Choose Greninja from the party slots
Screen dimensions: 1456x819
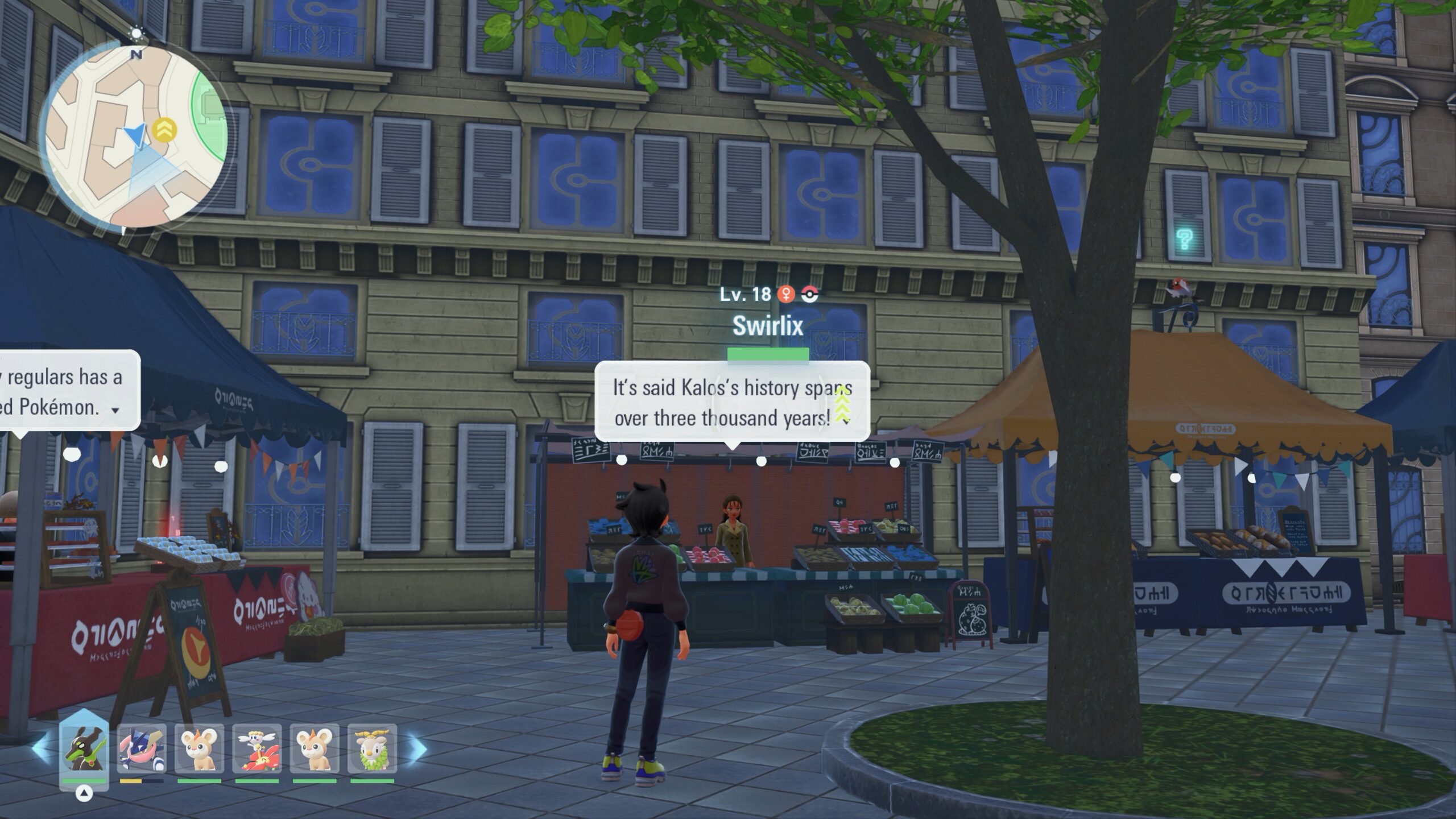pyautogui.click(x=142, y=748)
